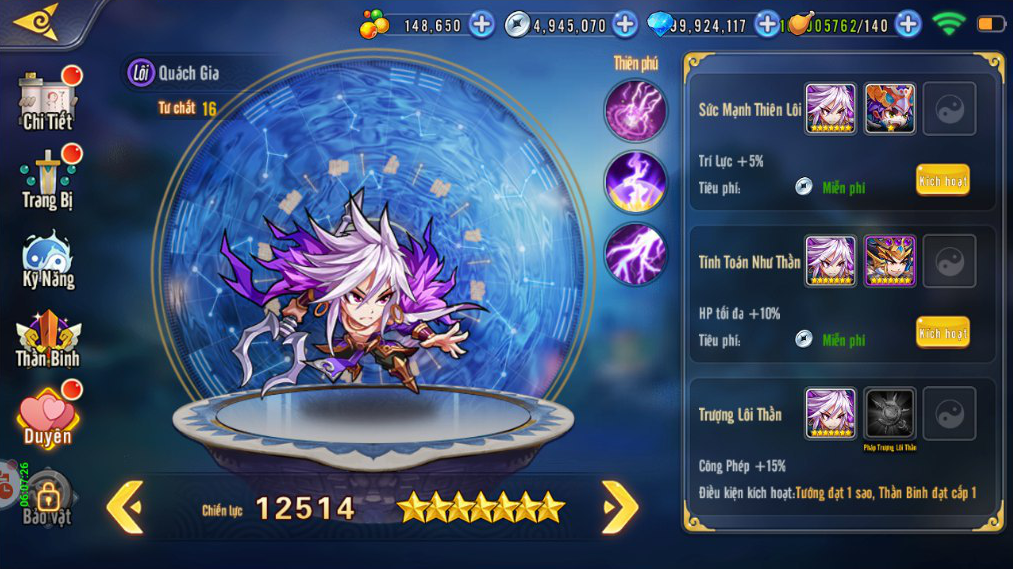The height and width of the screenshot is (569, 1013).
Task: Show the next hero with right arrow
Action: click(x=619, y=507)
